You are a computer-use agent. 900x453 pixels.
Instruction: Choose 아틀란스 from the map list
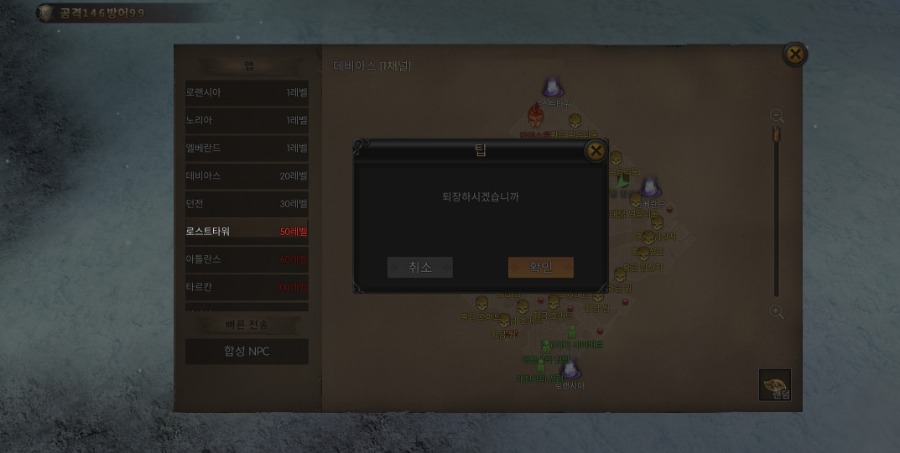pos(246,260)
